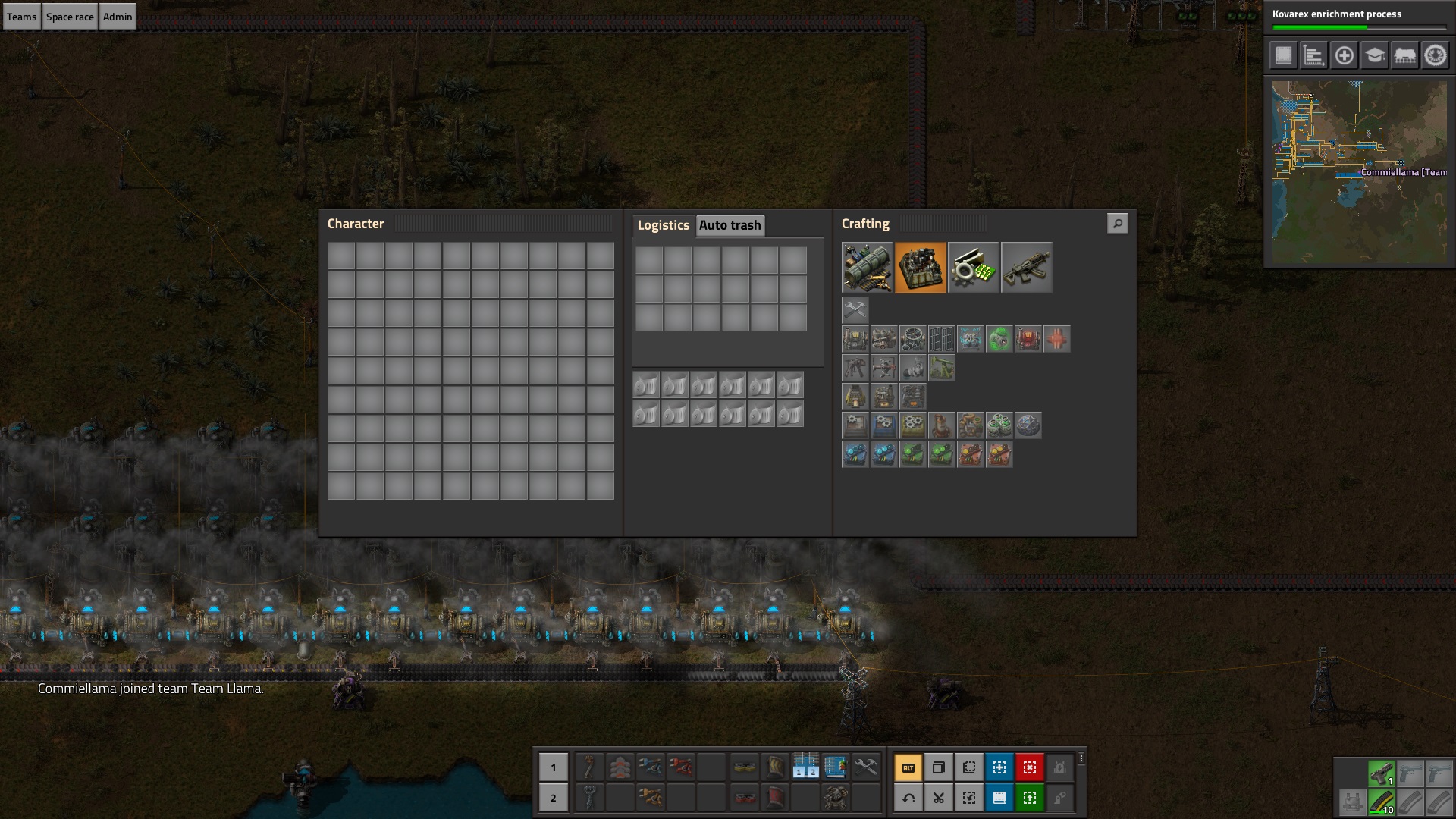
Task: Select the stone furnace recipe
Action: click(855, 397)
